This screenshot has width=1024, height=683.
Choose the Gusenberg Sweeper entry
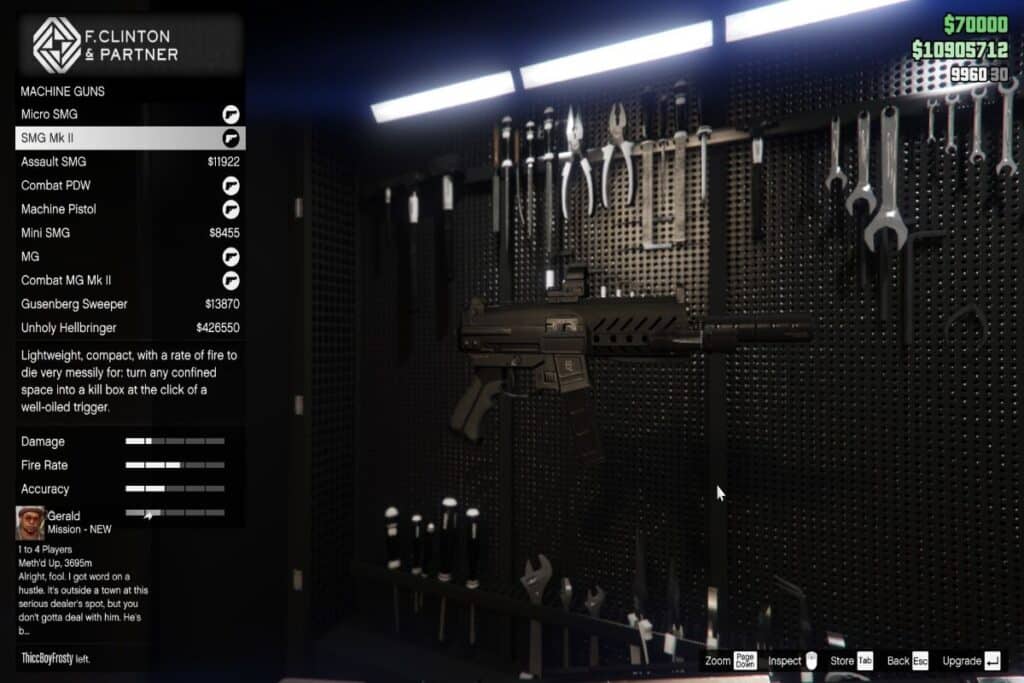pos(130,304)
